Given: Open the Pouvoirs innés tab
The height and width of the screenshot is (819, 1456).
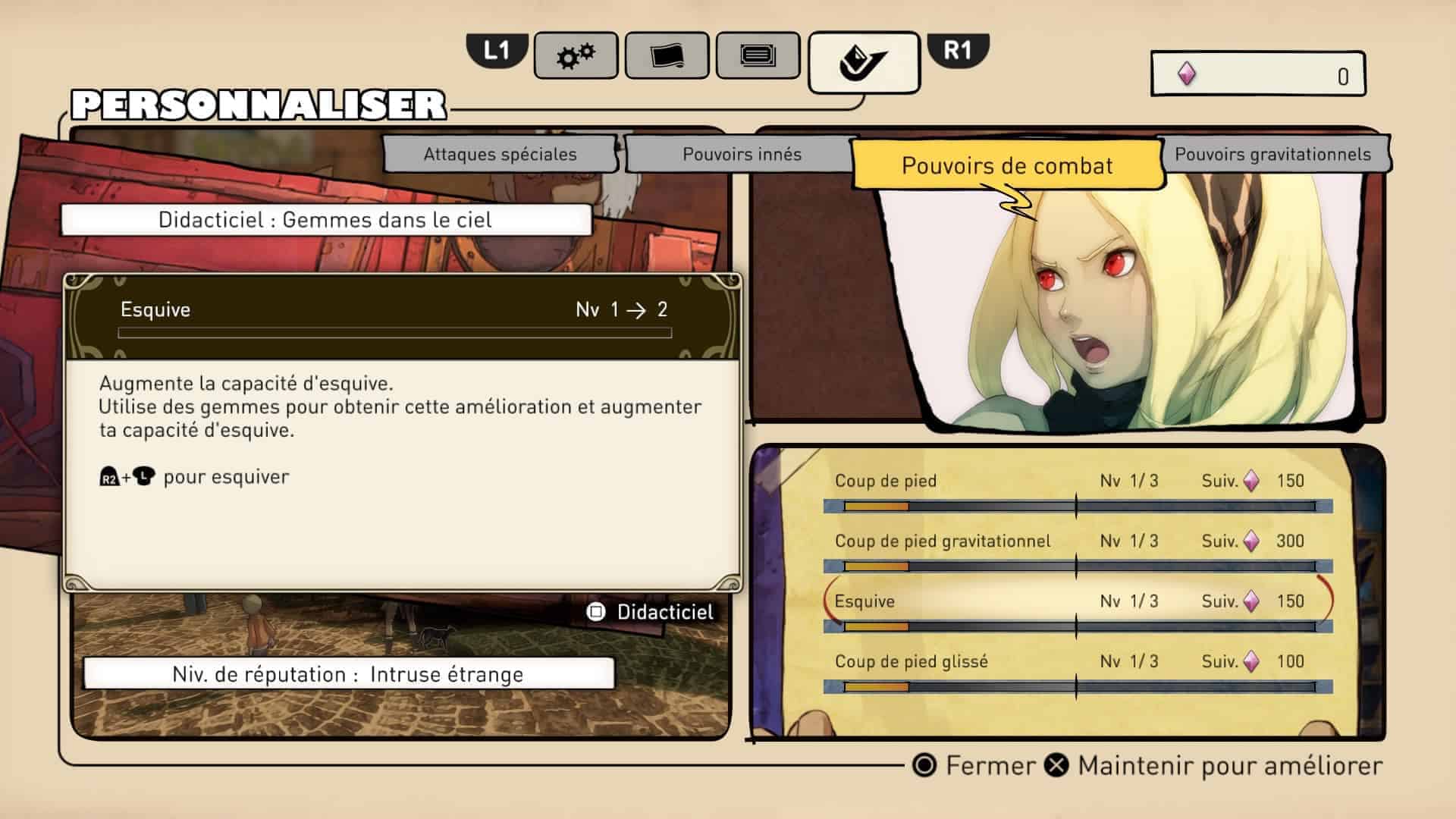Looking at the screenshot, I should [x=742, y=154].
